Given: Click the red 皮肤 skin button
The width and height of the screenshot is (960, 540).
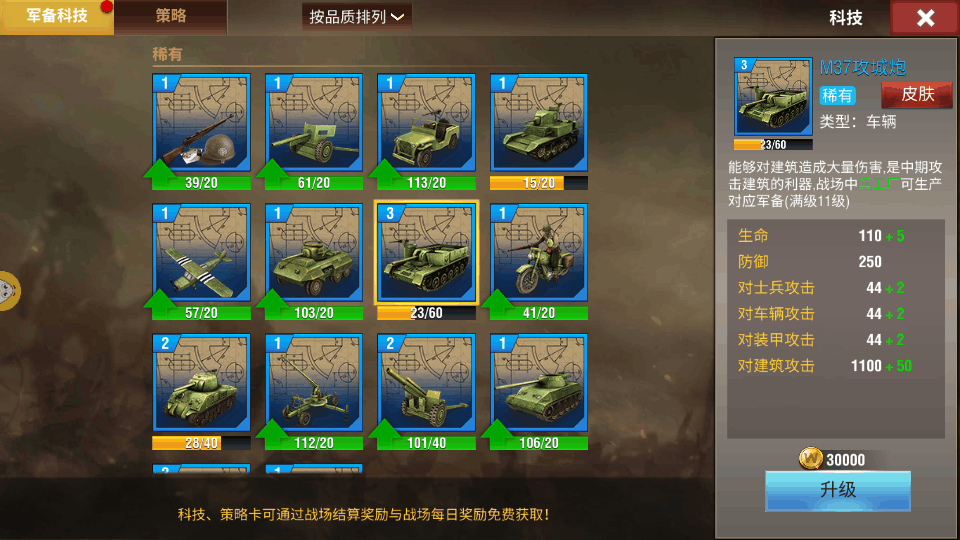Looking at the screenshot, I should click(916, 95).
